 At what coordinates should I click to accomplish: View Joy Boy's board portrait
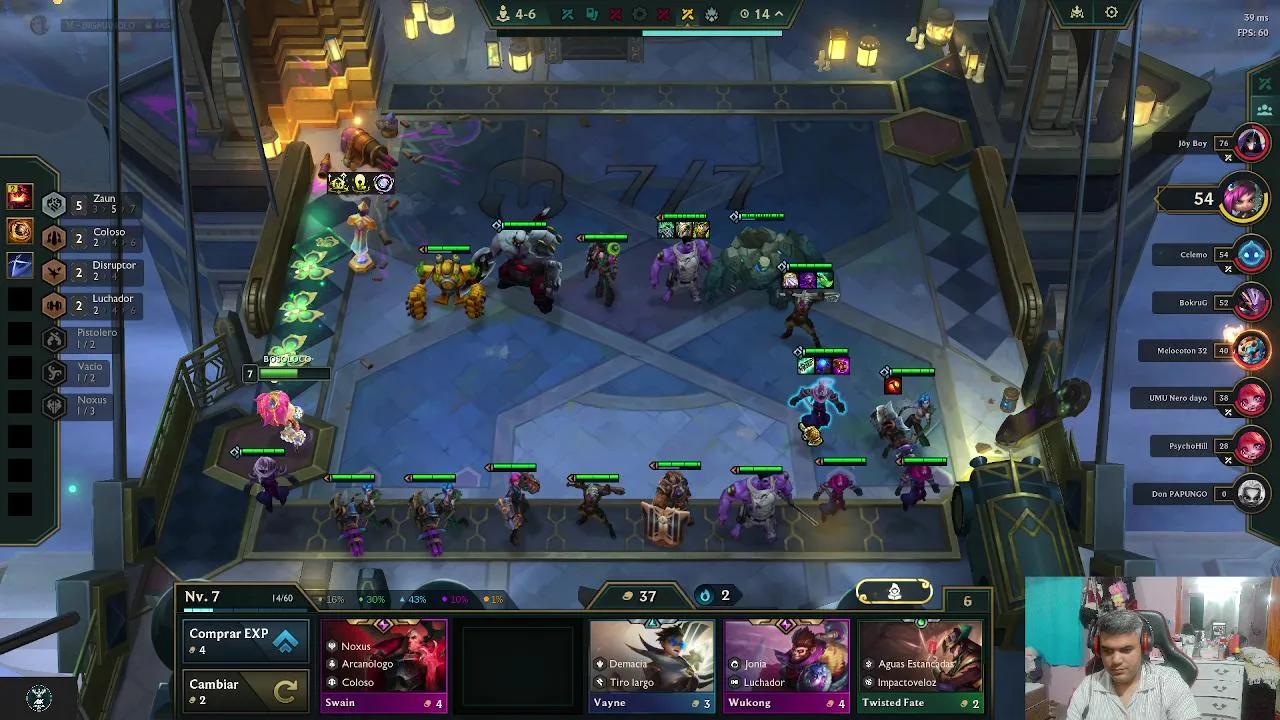tap(1251, 144)
